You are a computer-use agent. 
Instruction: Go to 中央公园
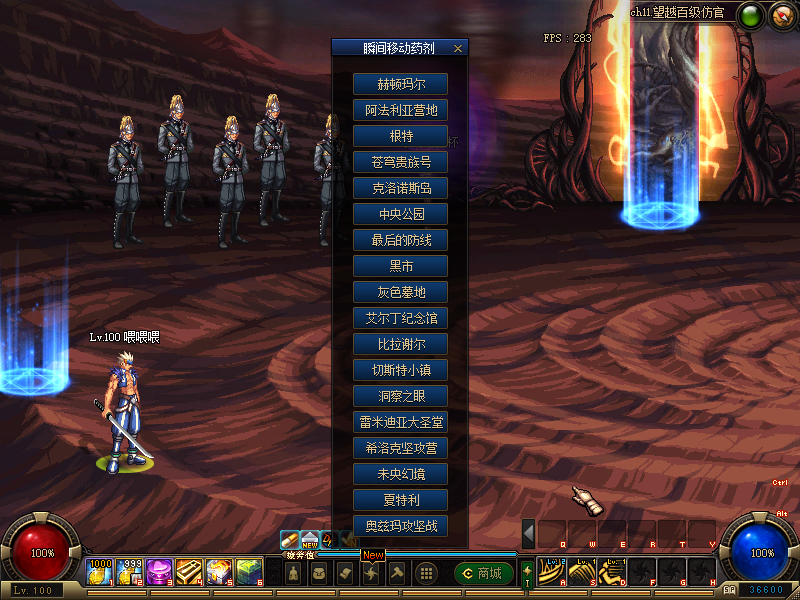click(x=400, y=214)
